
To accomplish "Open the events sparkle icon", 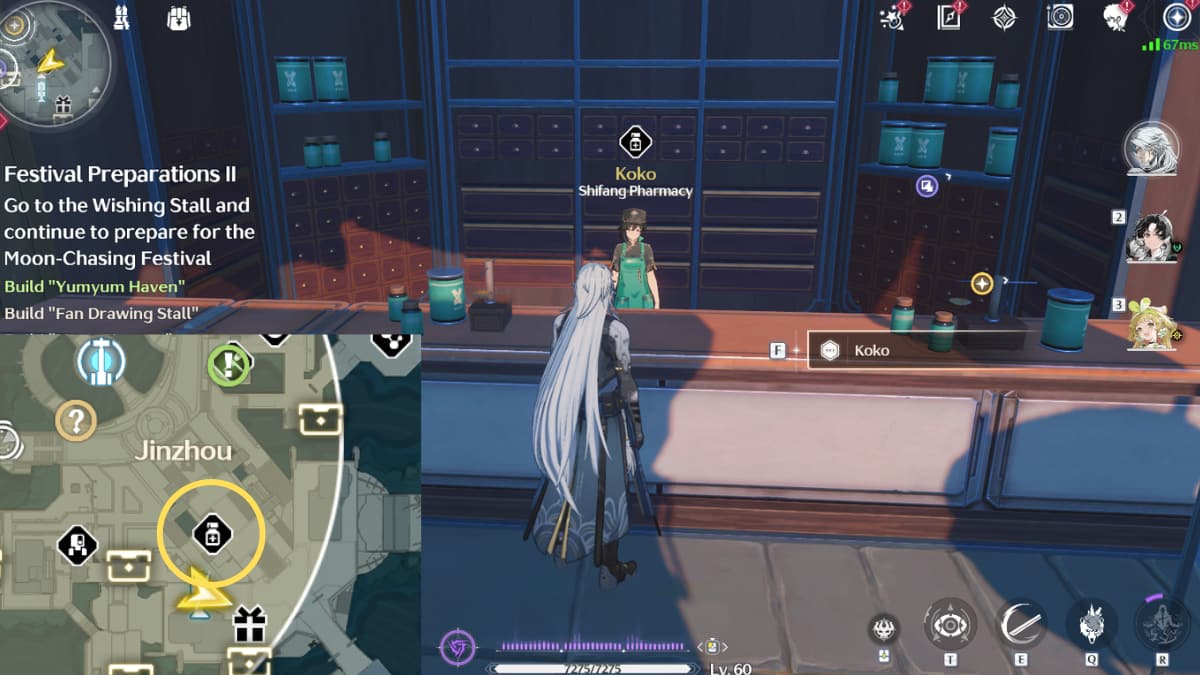I will point(890,17).
